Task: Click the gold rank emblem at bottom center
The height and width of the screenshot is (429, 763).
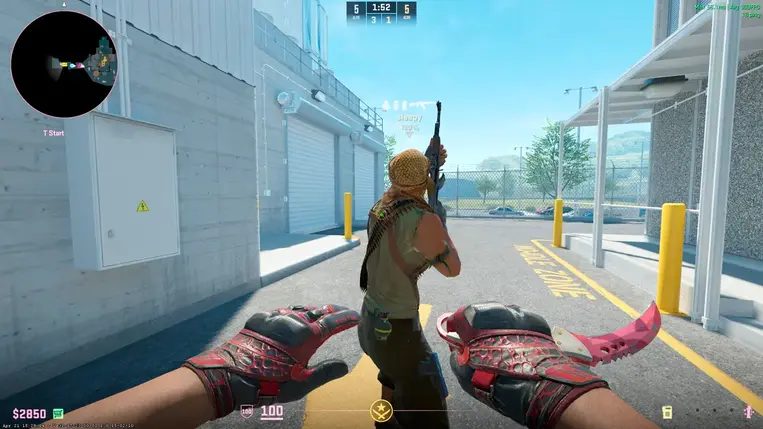Action: click(x=381, y=410)
